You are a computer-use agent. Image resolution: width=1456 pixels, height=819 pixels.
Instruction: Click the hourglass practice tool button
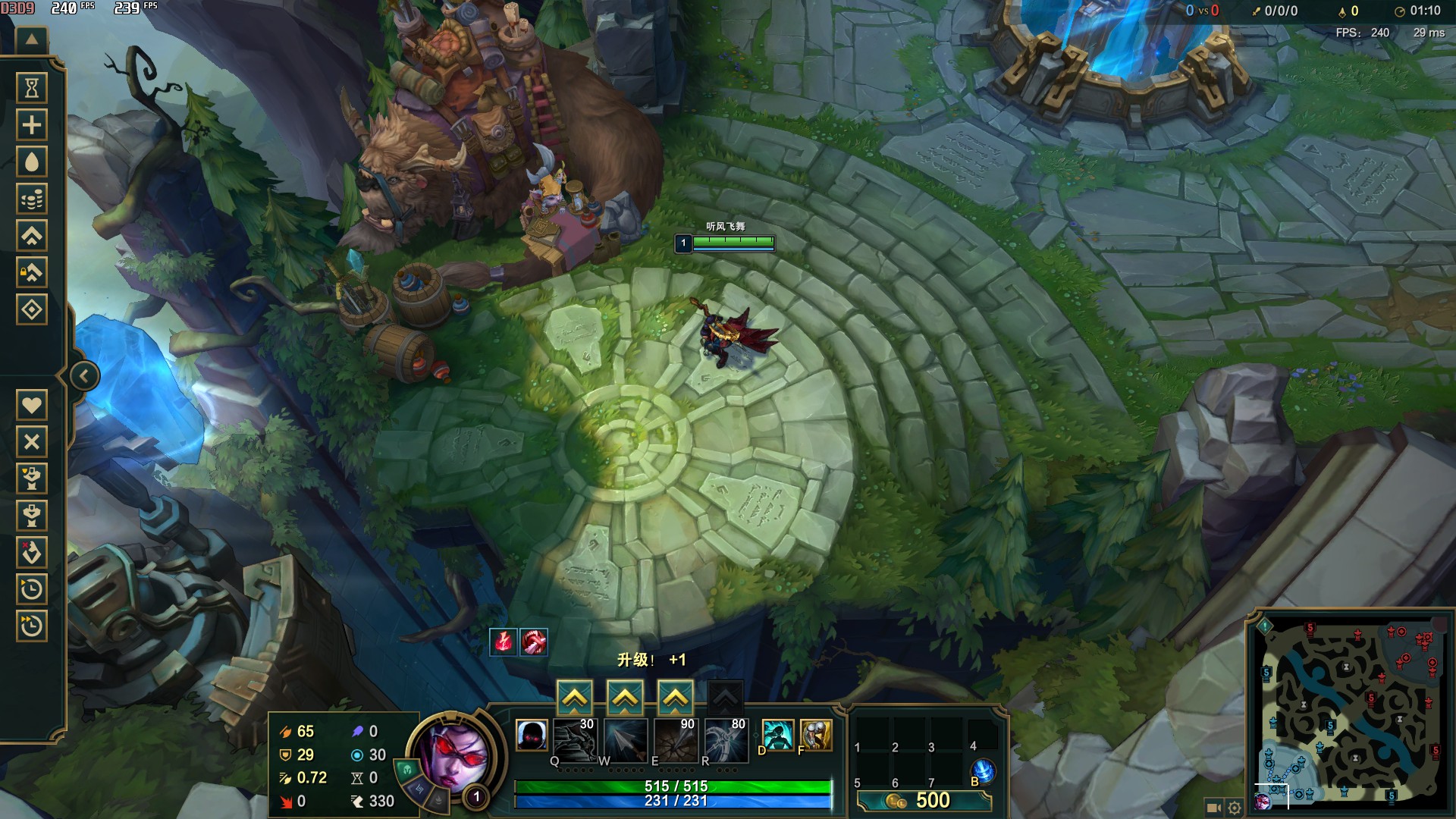tap(32, 88)
